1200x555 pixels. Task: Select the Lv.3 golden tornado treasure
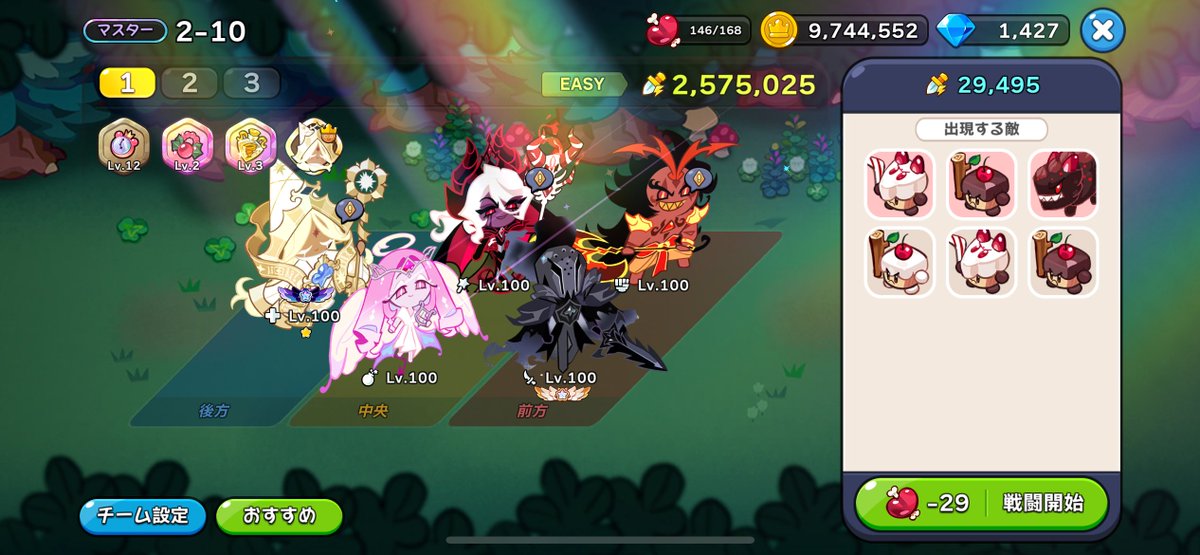pyautogui.click(x=250, y=146)
